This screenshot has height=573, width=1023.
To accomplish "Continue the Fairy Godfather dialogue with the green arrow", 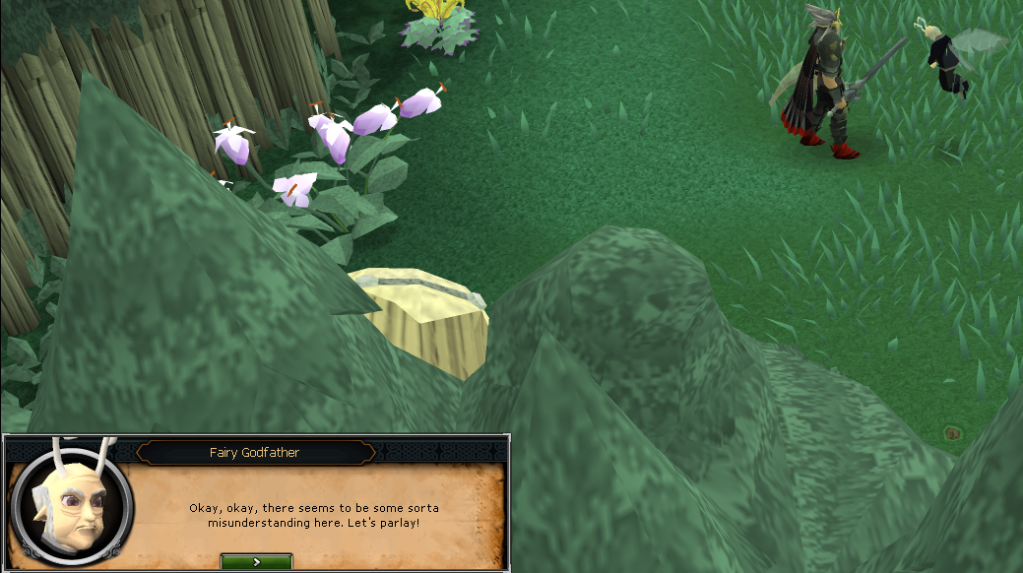I will [x=256, y=562].
